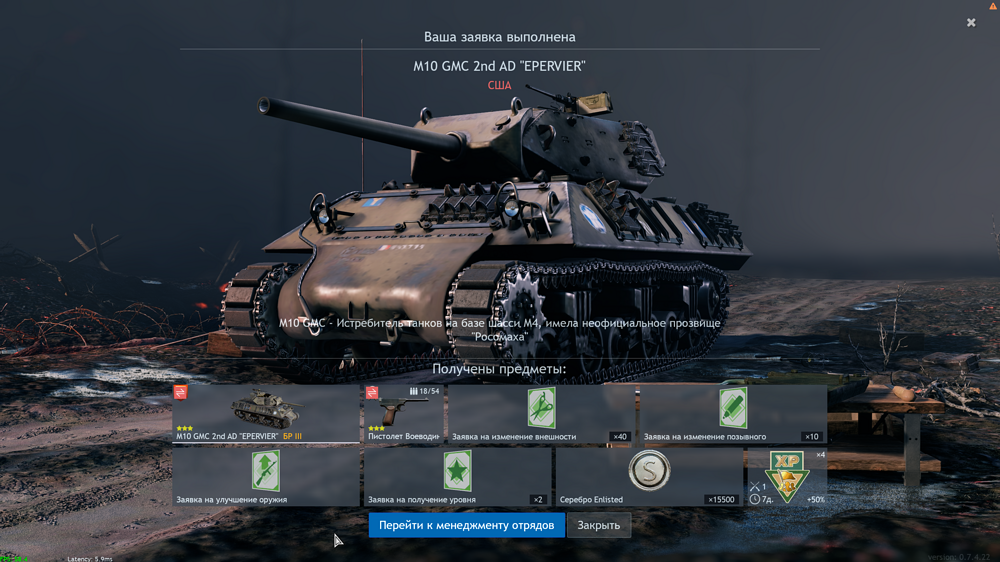This screenshot has height=562, width=1000.
Task: Select the M10 GMC 2nd AD tank reward
Action: (265, 413)
